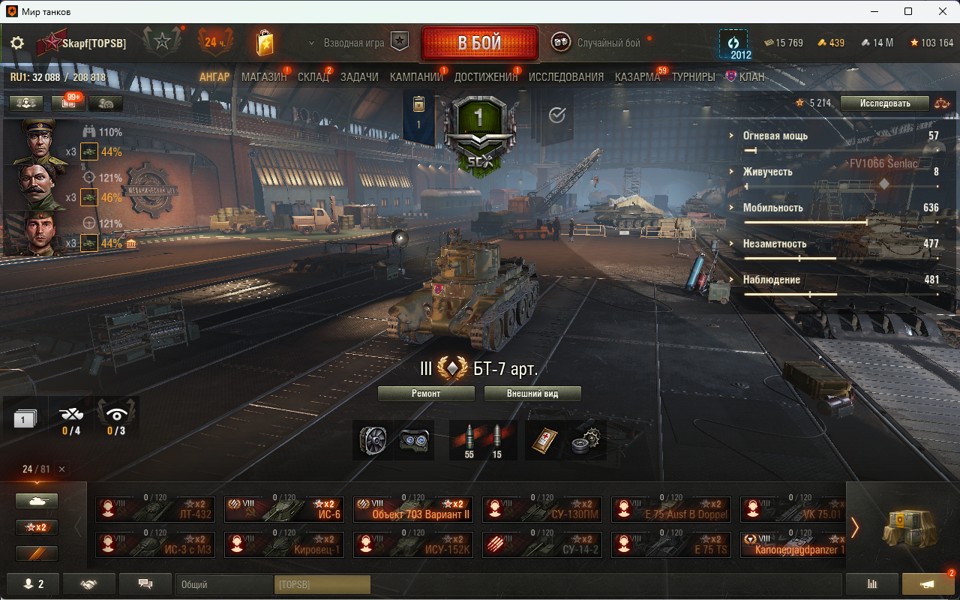Go to the ЗАДАЧИ tab

click(x=359, y=77)
